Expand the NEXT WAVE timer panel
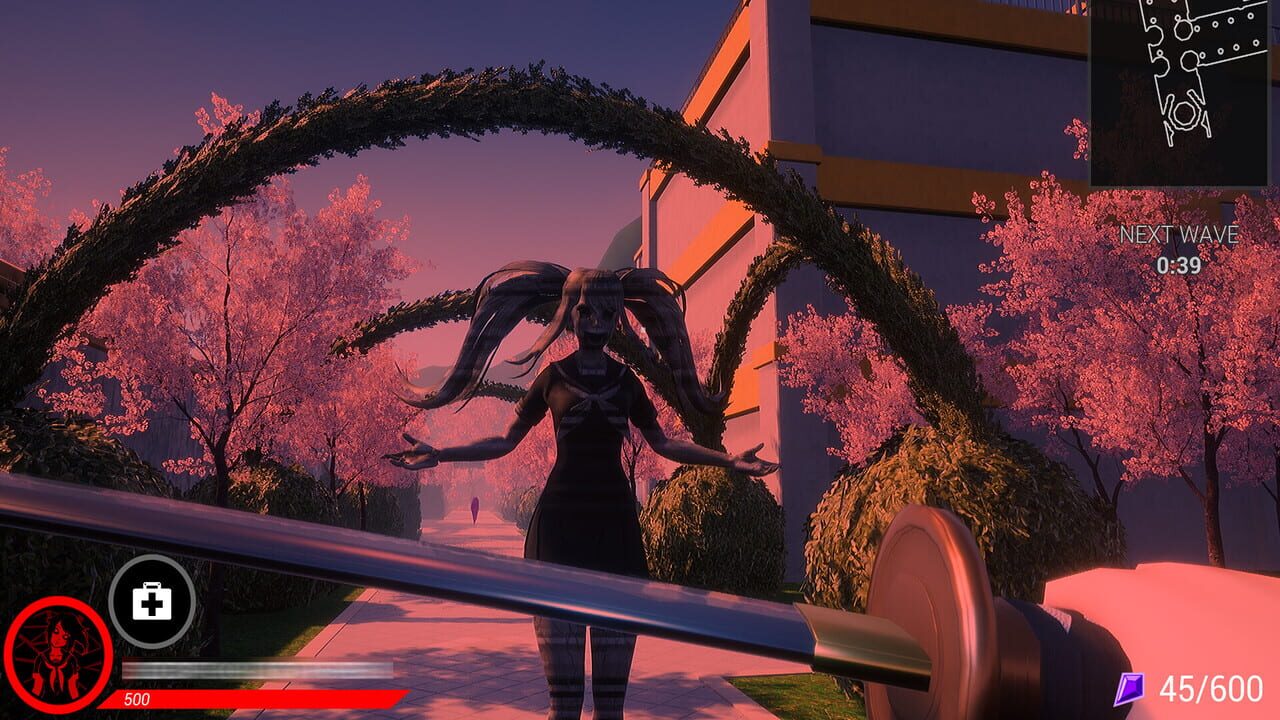The image size is (1280, 720). 1181,250
